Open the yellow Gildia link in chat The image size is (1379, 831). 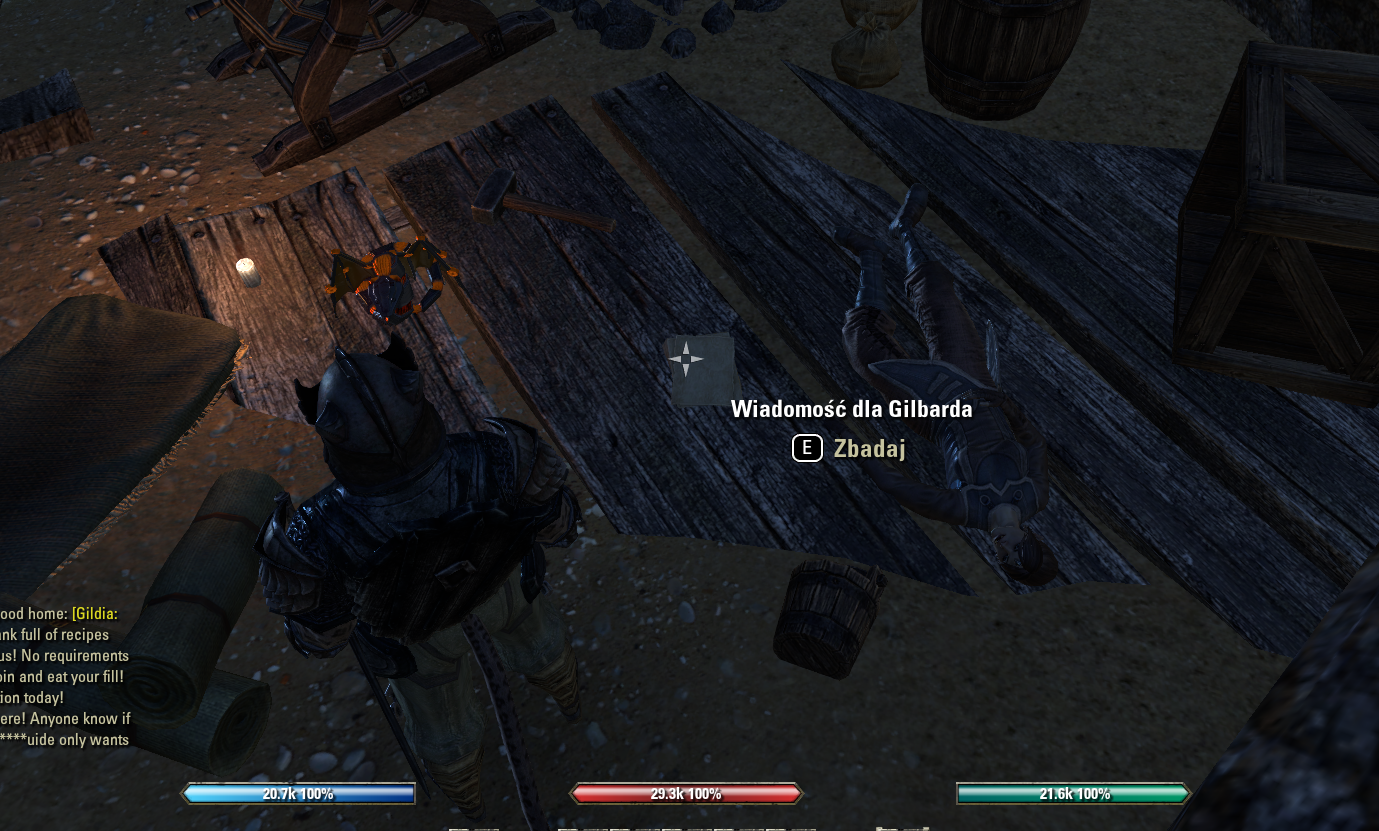[x=95, y=613]
